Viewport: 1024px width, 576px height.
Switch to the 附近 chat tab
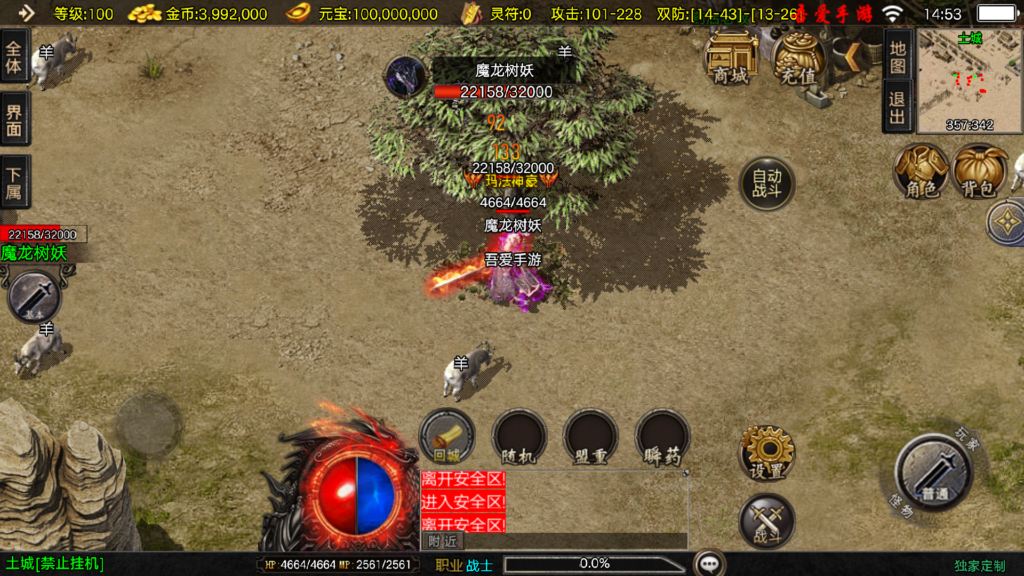(x=443, y=541)
